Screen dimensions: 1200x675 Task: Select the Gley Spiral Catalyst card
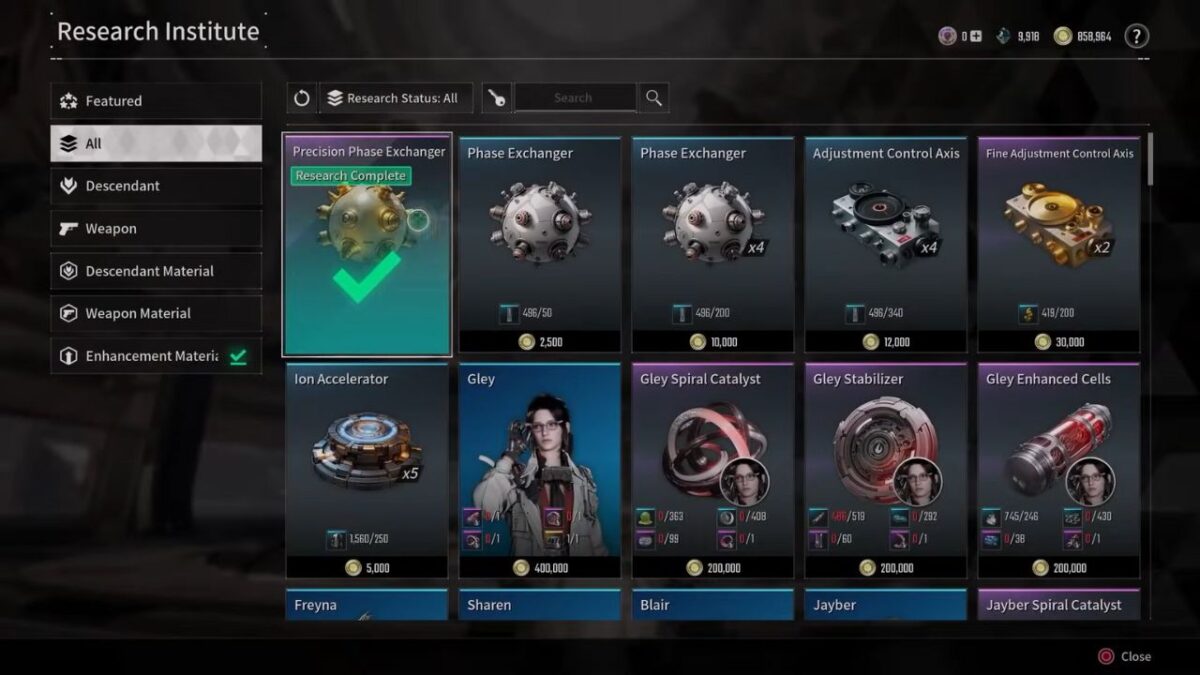tap(713, 471)
